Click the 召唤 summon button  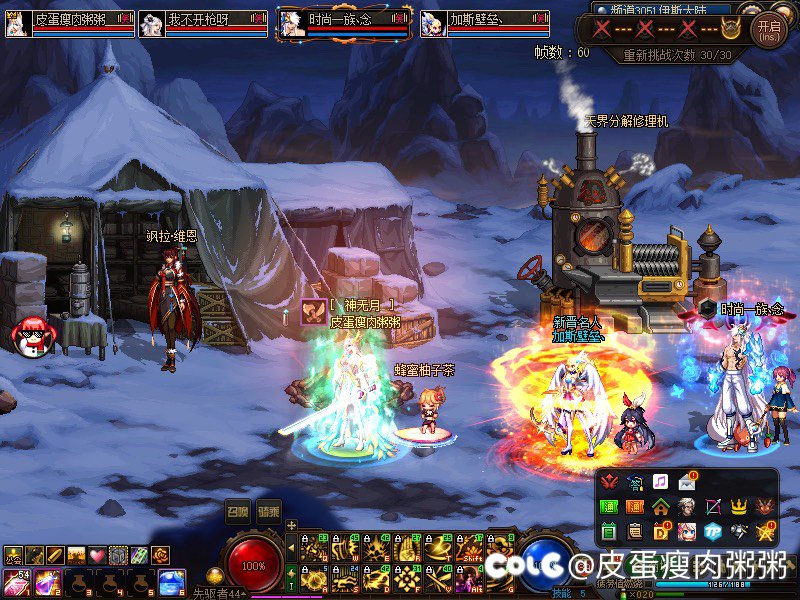point(237,509)
